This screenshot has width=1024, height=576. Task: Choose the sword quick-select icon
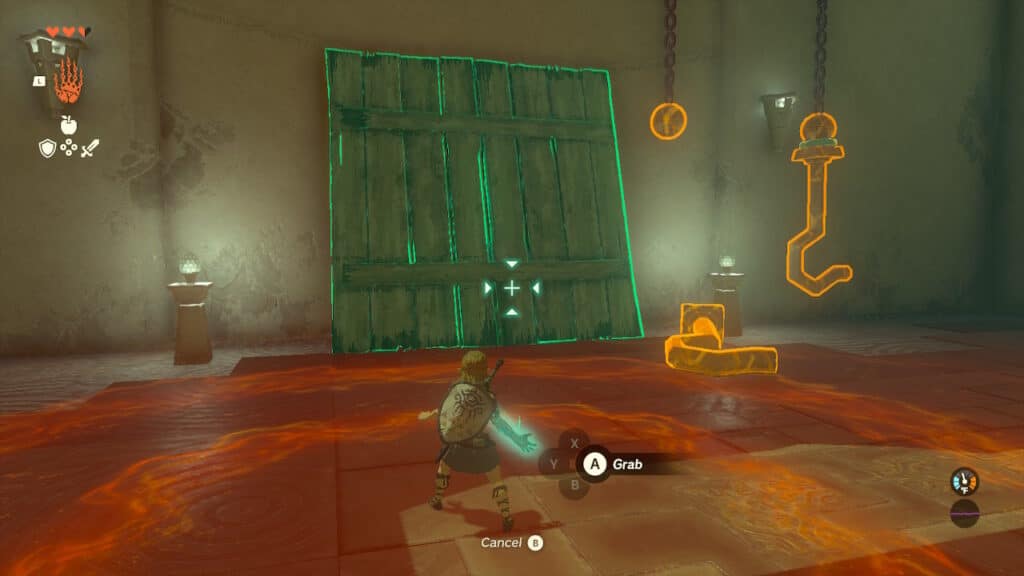(90, 149)
